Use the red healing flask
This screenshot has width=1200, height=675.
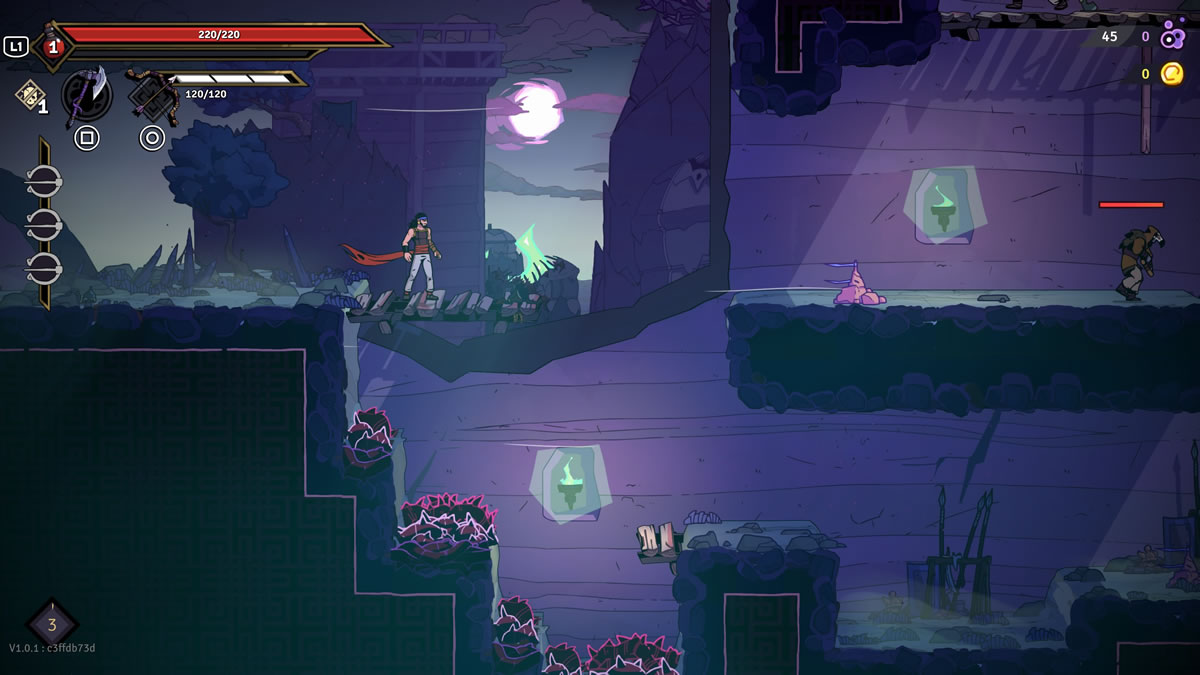tap(52, 46)
